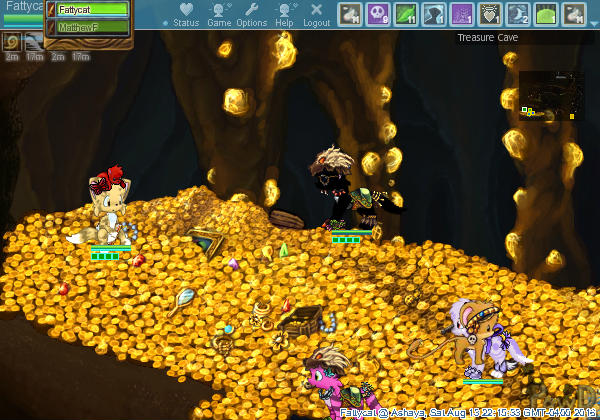Activate the crescent moon skill

tap(518, 14)
